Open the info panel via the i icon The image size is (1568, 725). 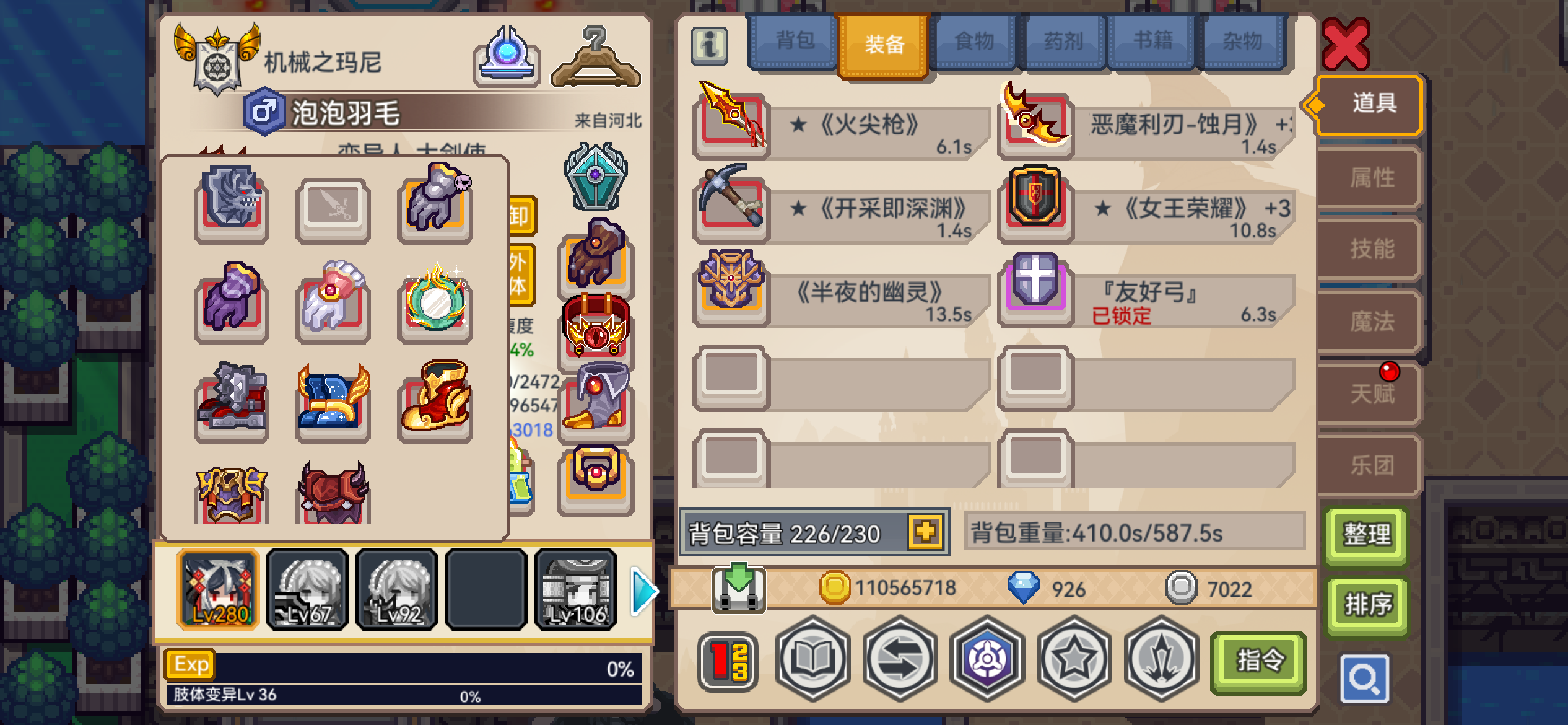(x=711, y=45)
